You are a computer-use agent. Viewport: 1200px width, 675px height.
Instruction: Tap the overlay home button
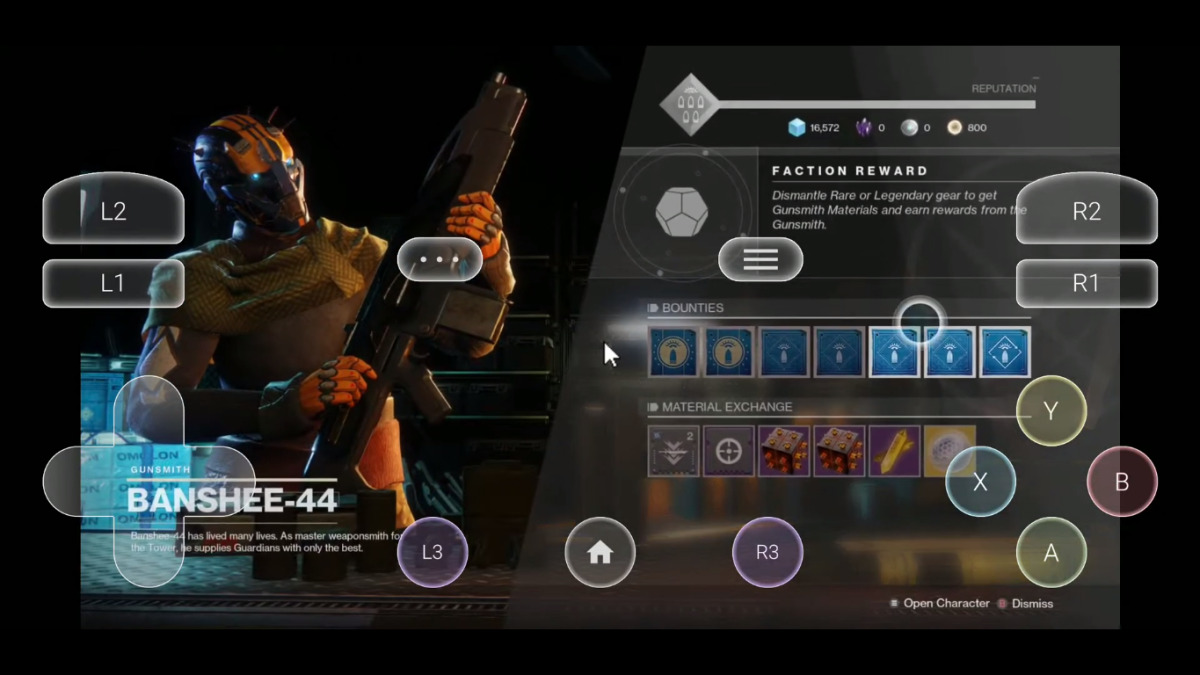click(x=600, y=552)
